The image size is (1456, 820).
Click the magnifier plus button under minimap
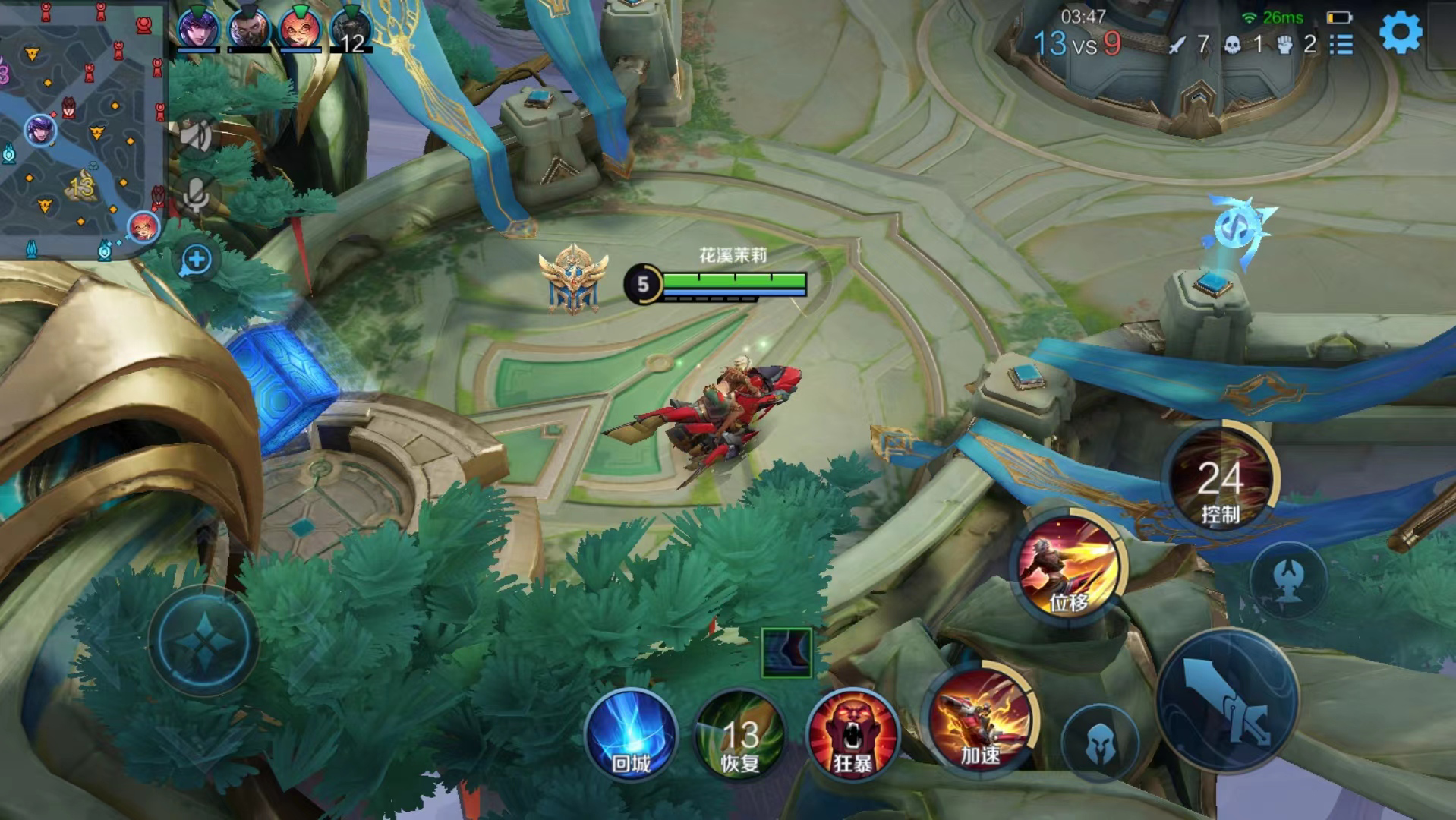[x=197, y=260]
